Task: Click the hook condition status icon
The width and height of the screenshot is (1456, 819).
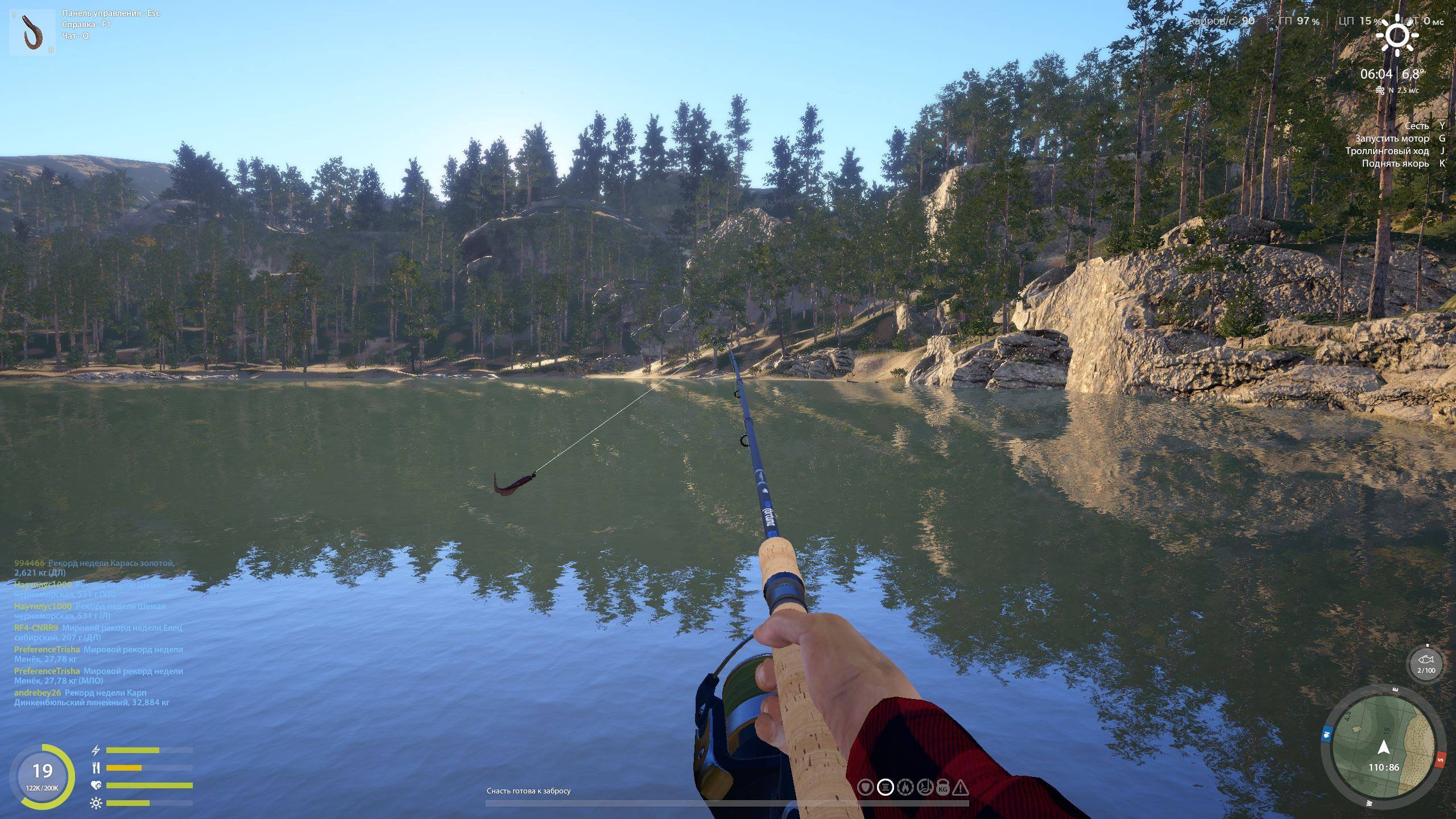Action: pyautogui.click(x=925, y=787)
